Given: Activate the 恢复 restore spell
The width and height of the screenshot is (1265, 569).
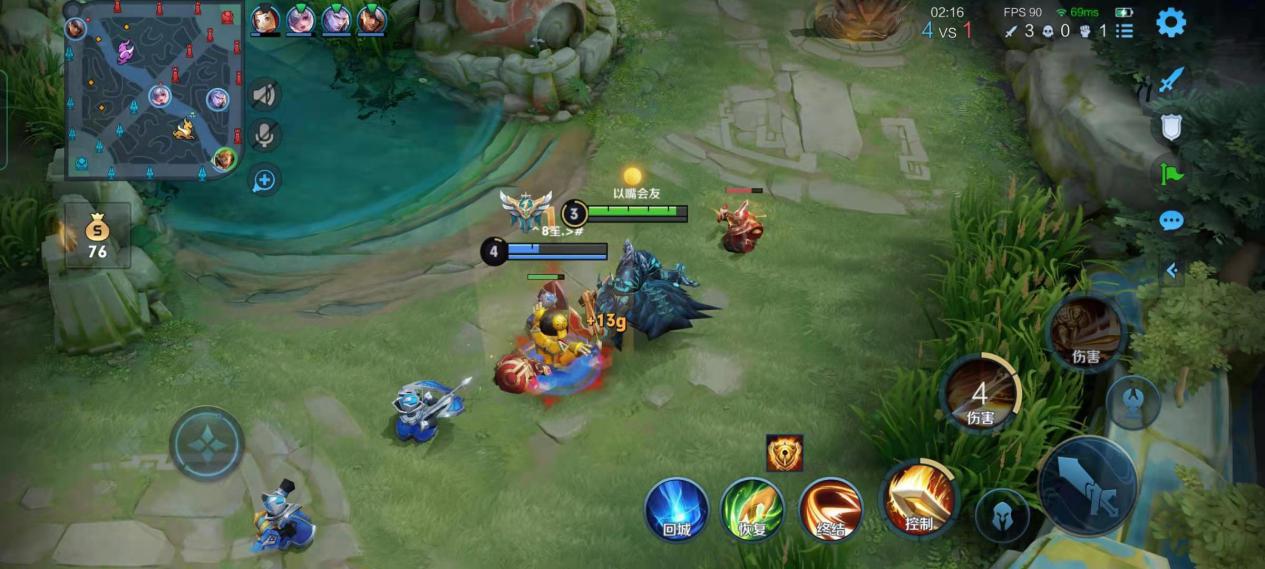Looking at the screenshot, I should coord(753,509).
